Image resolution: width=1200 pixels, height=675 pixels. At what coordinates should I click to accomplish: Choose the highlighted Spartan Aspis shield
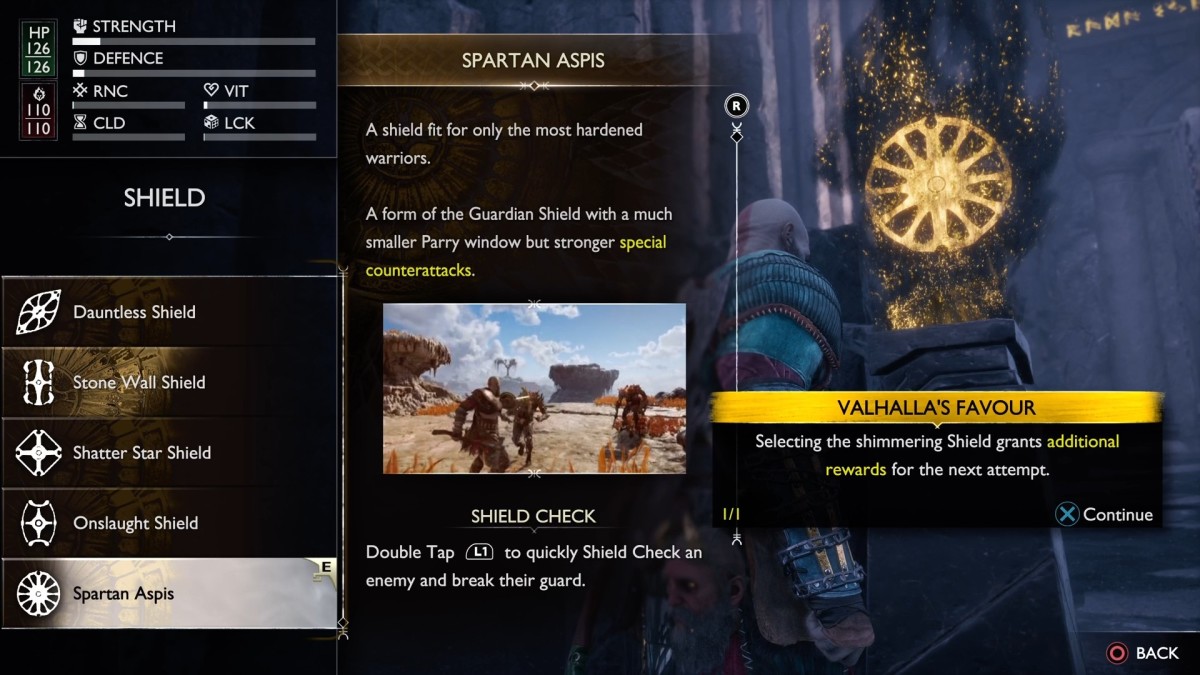point(168,593)
